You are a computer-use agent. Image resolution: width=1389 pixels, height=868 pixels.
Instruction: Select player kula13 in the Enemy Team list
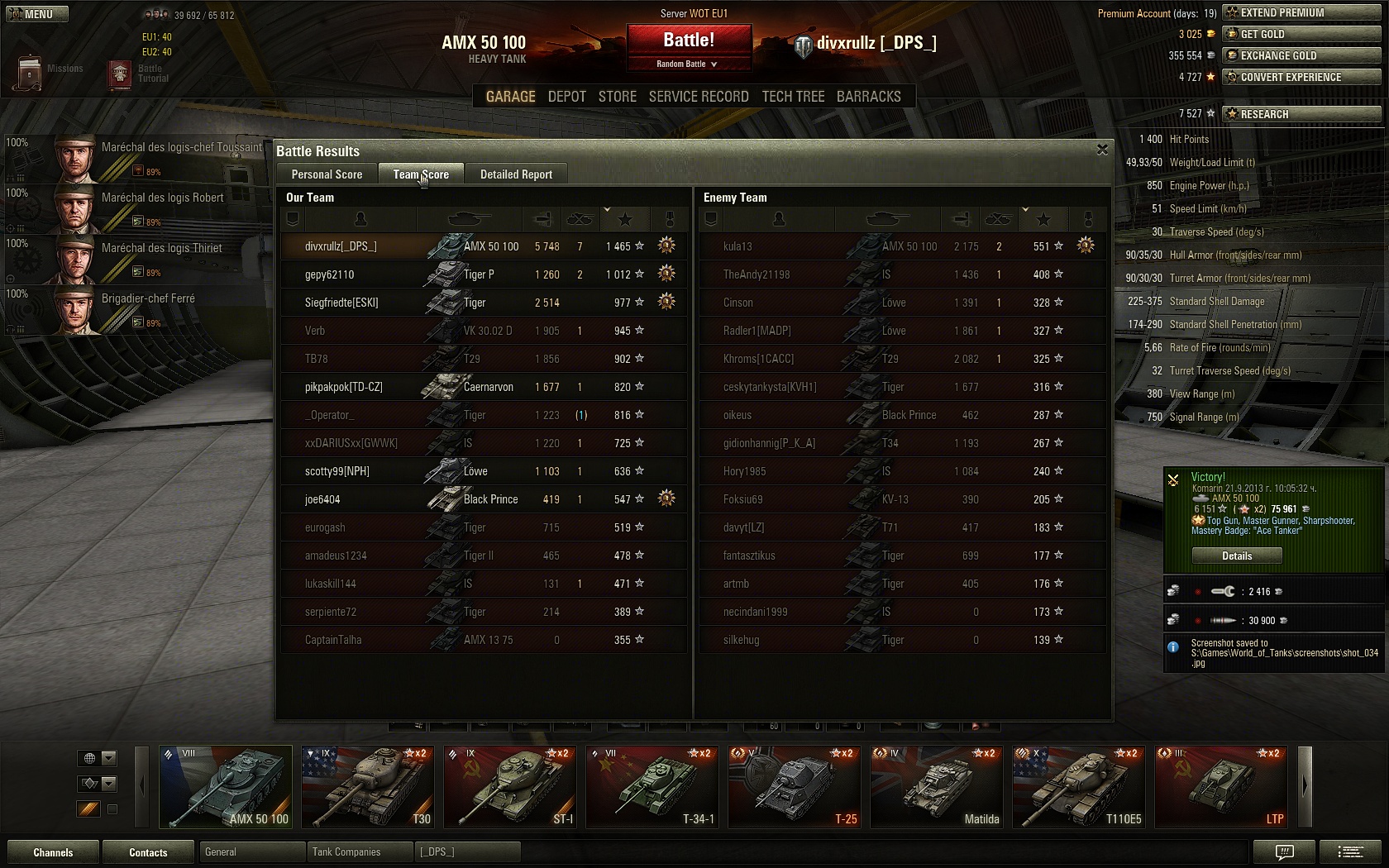tap(737, 246)
